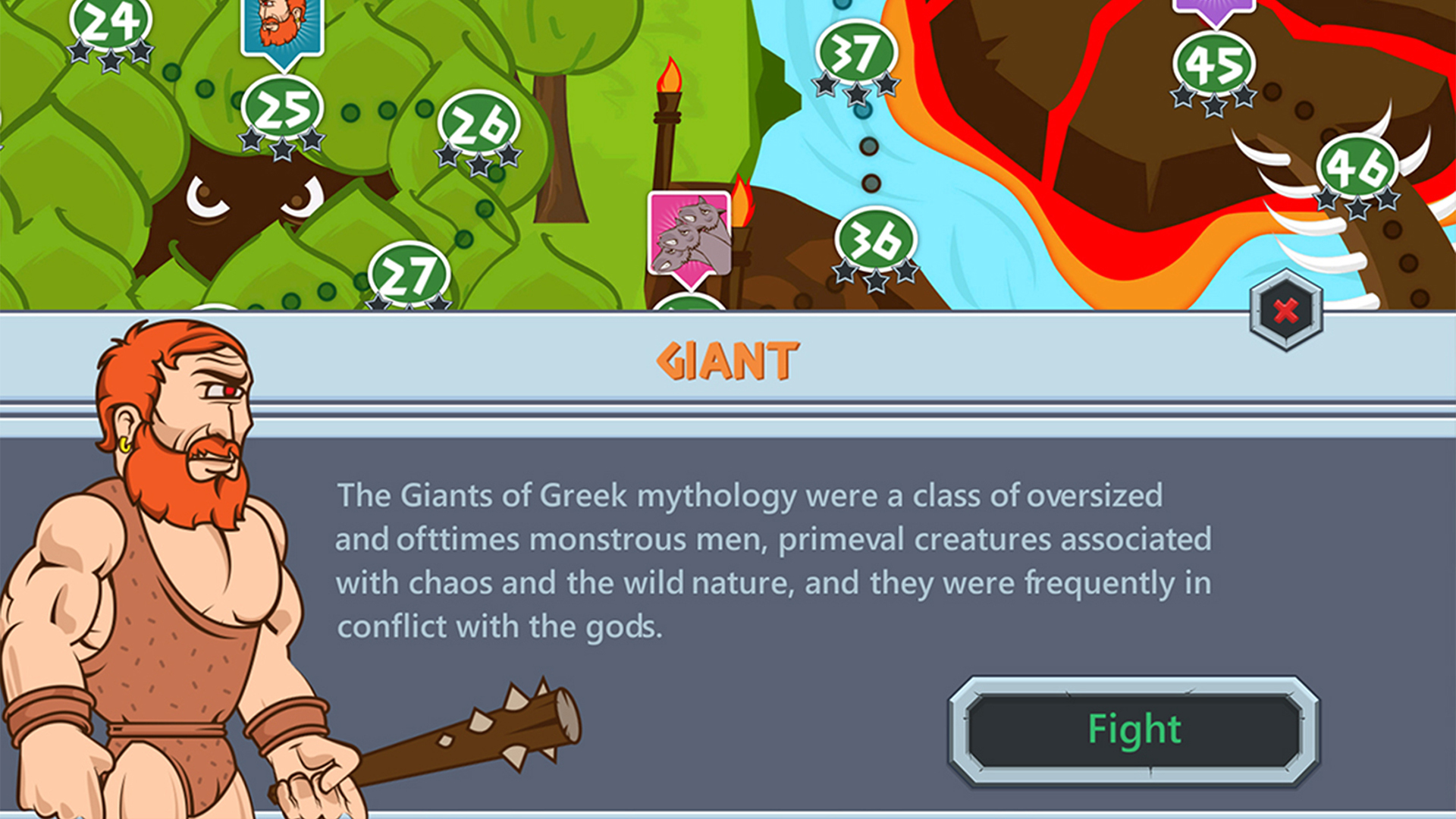Select level 45 in the lava region

point(1215,64)
